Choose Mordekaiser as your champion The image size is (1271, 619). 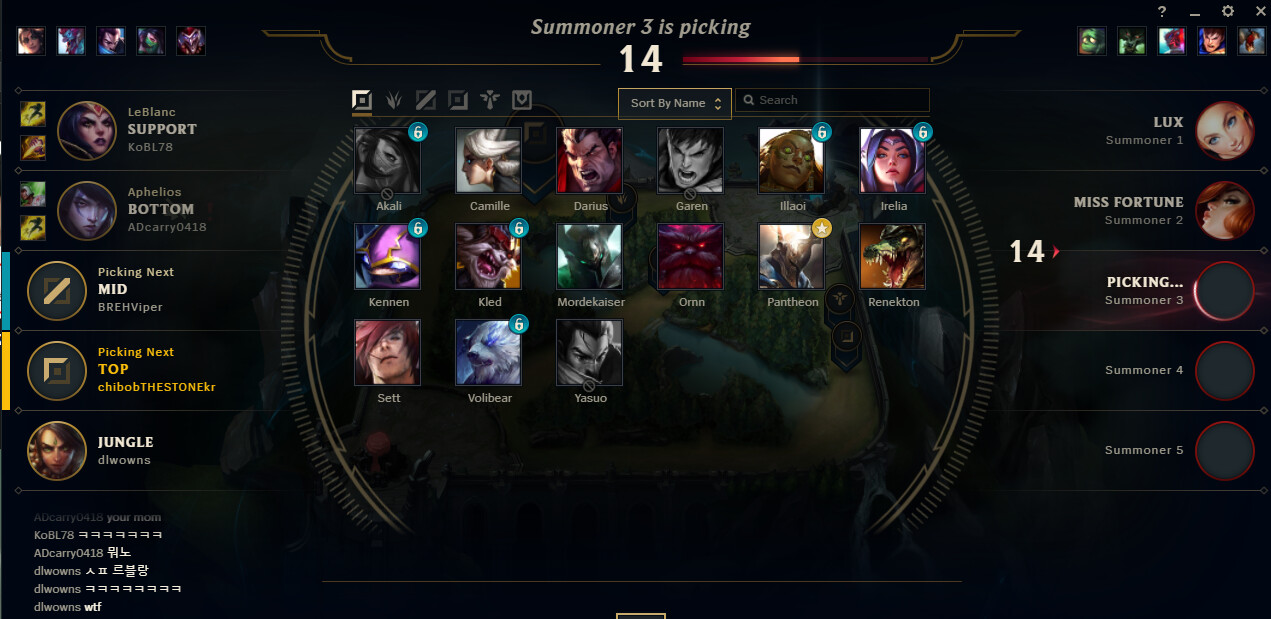(590, 256)
